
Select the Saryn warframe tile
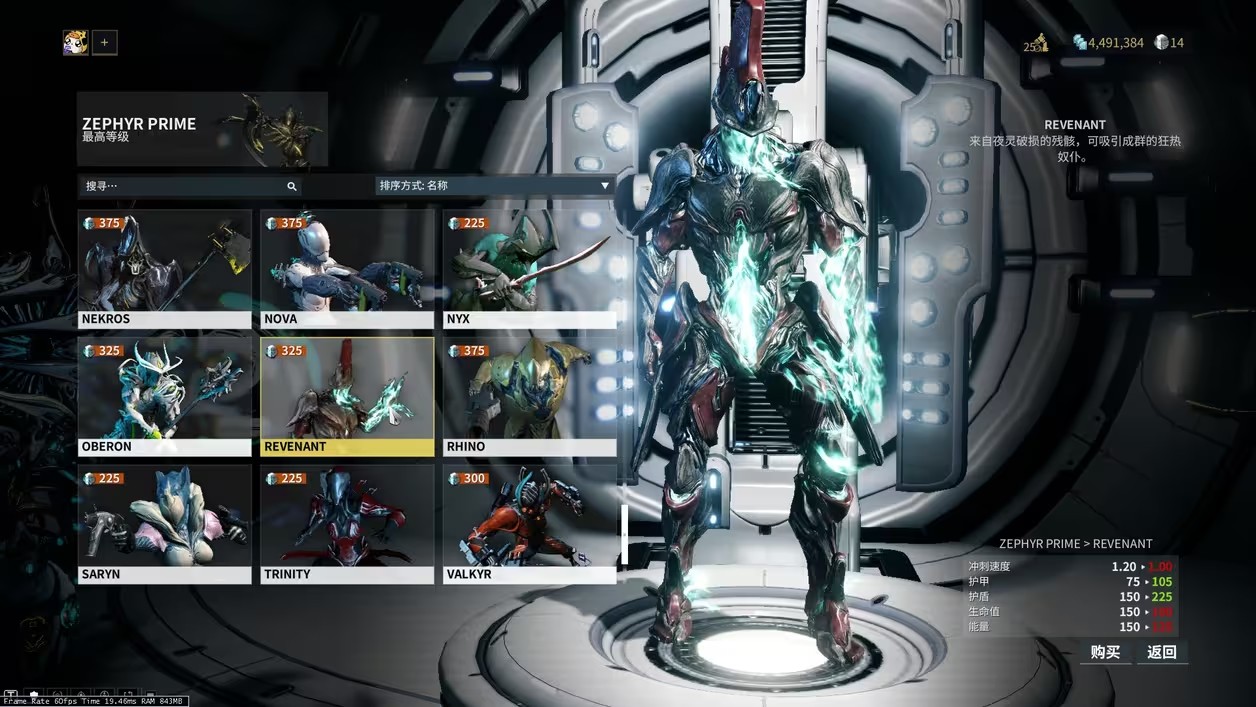(165, 524)
